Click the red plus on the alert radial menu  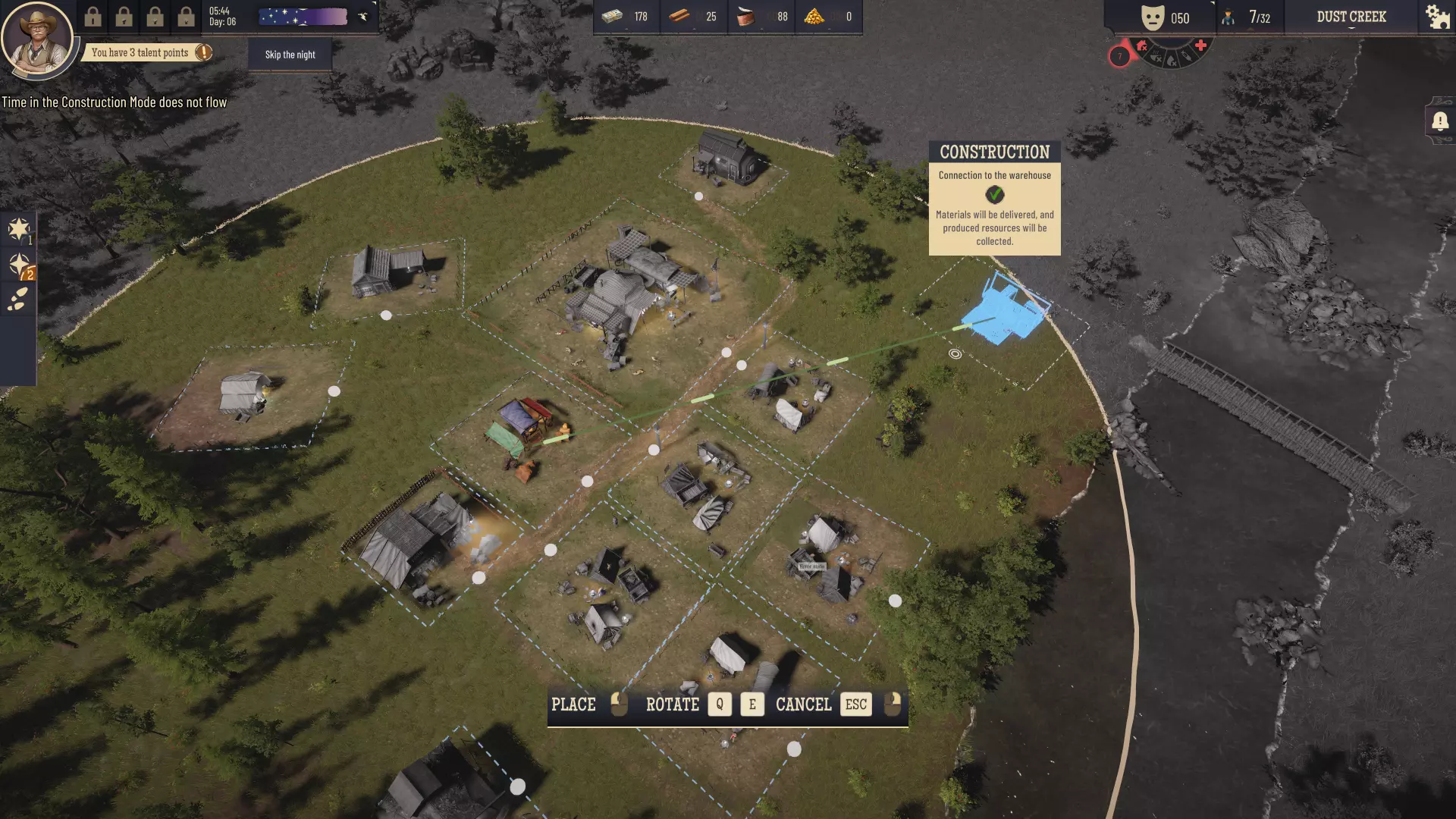coord(1200,45)
